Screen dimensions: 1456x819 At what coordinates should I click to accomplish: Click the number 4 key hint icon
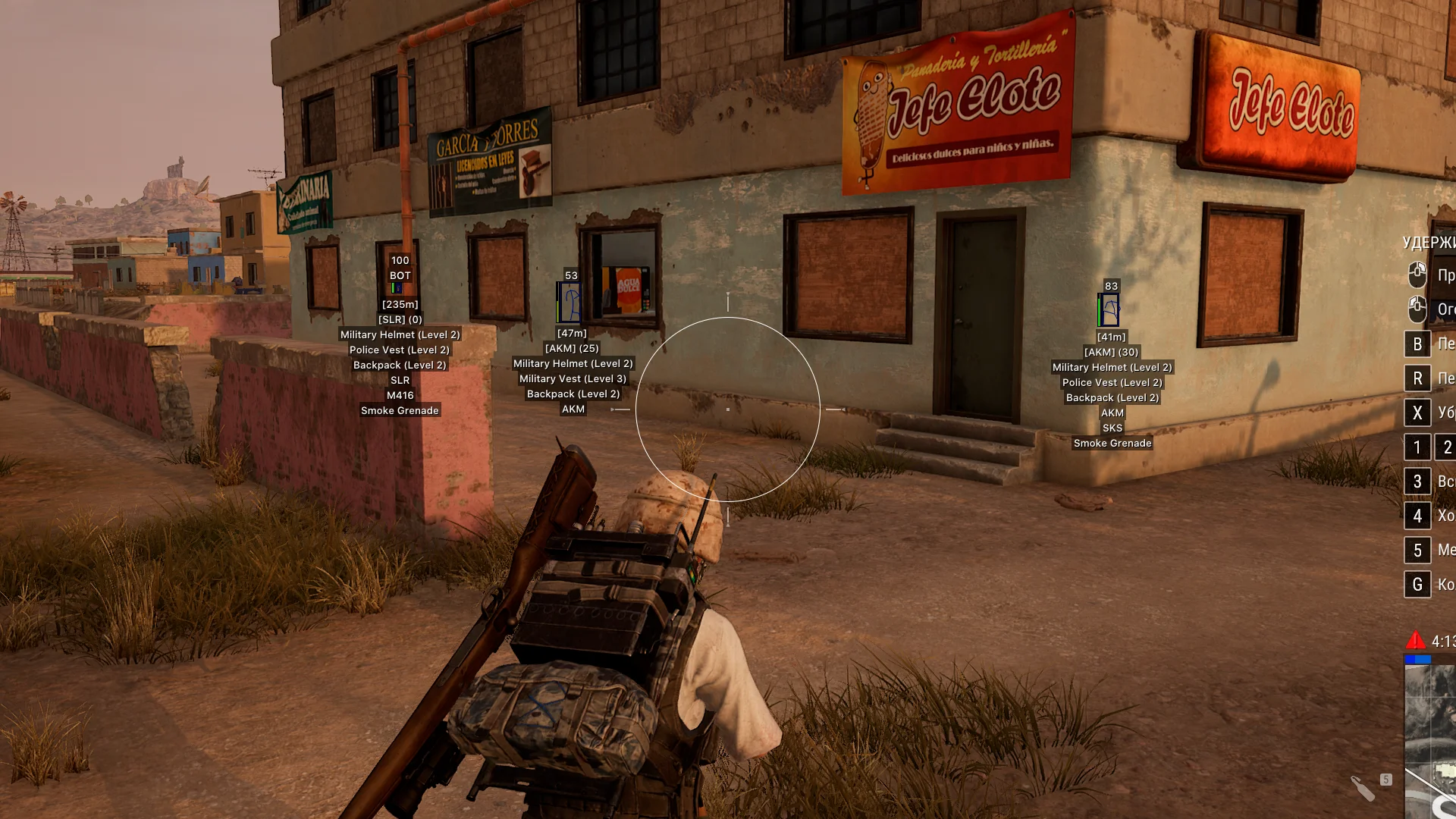pyautogui.click(x=1417, y=516)
